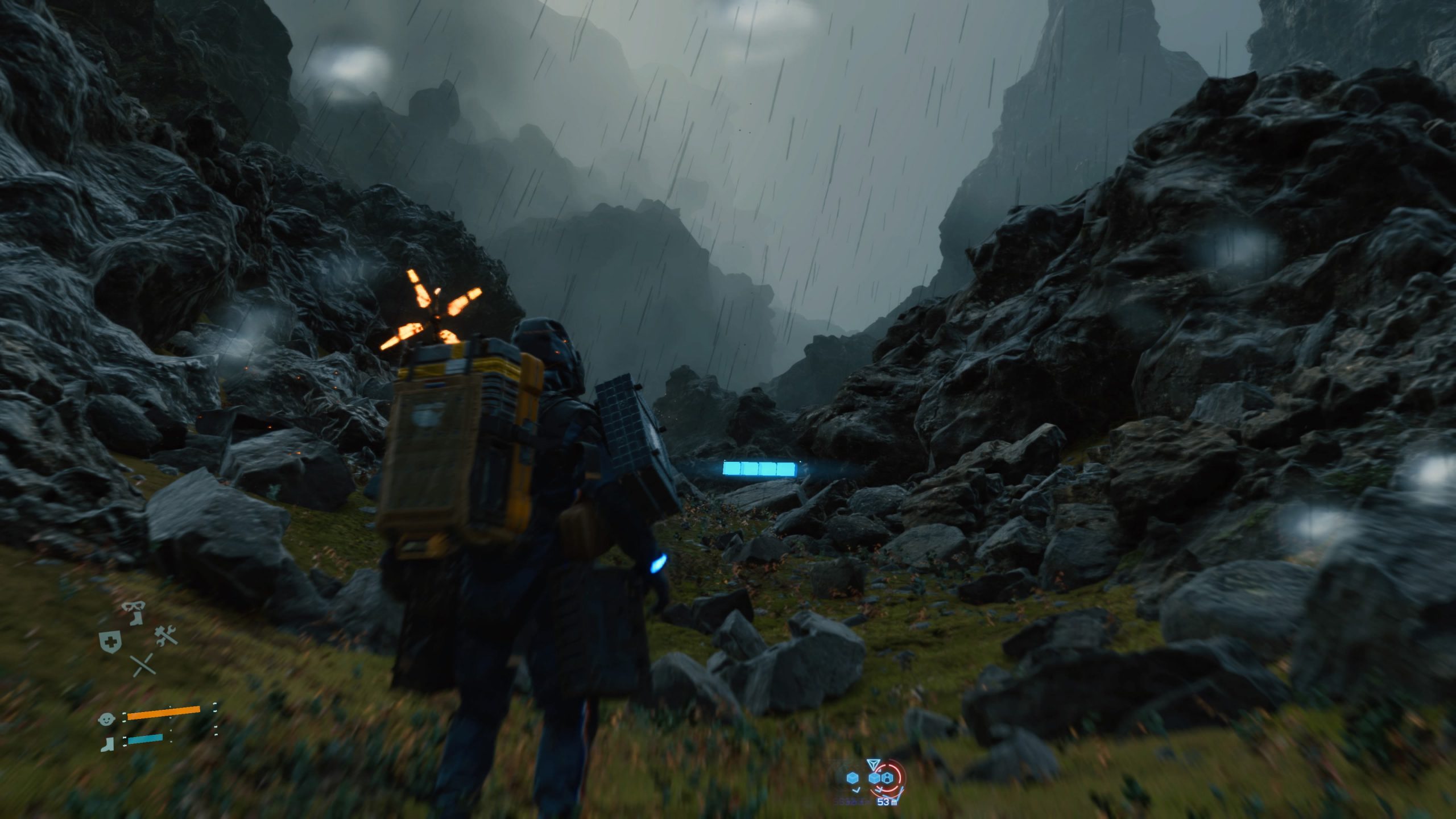Open the medical cryptobiote shield icon
Viewport: 1456px width, 819px height.
(x=111, y=641)
